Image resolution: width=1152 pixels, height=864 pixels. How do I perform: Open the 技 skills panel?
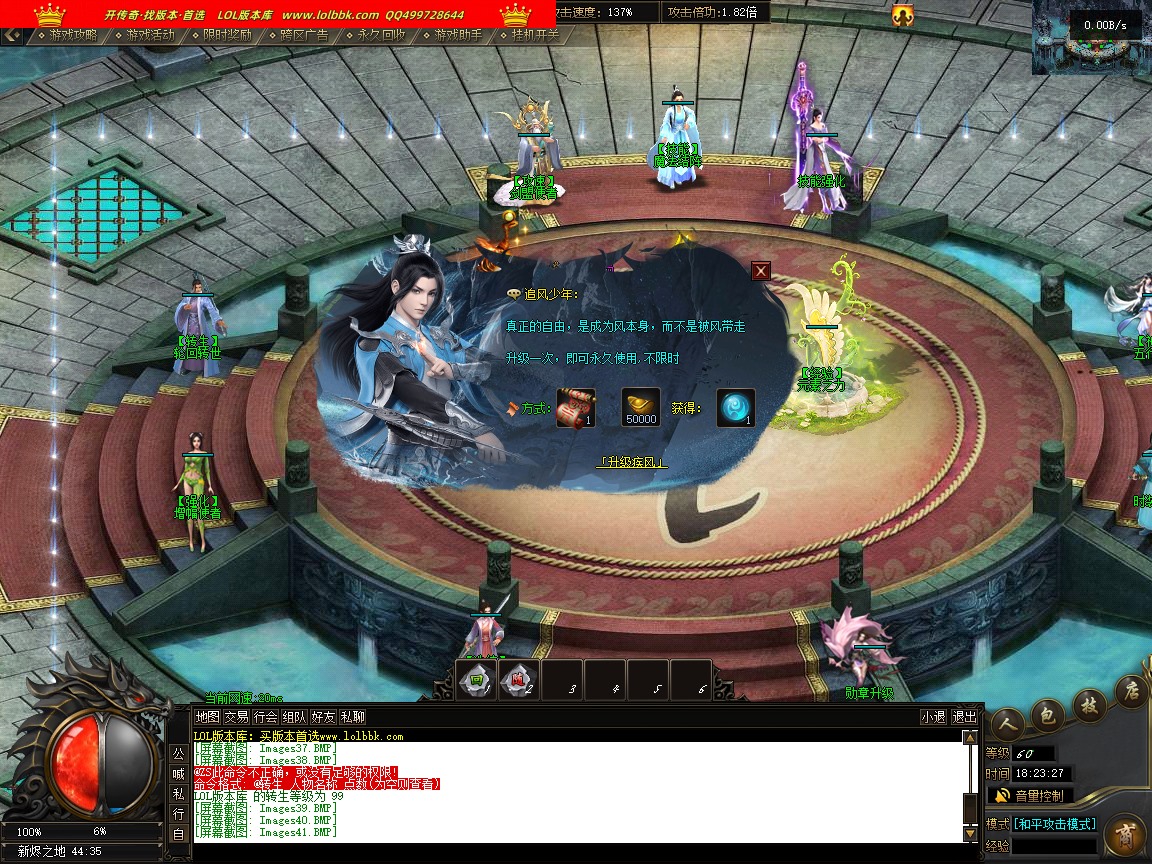[x=1089, y=704]
